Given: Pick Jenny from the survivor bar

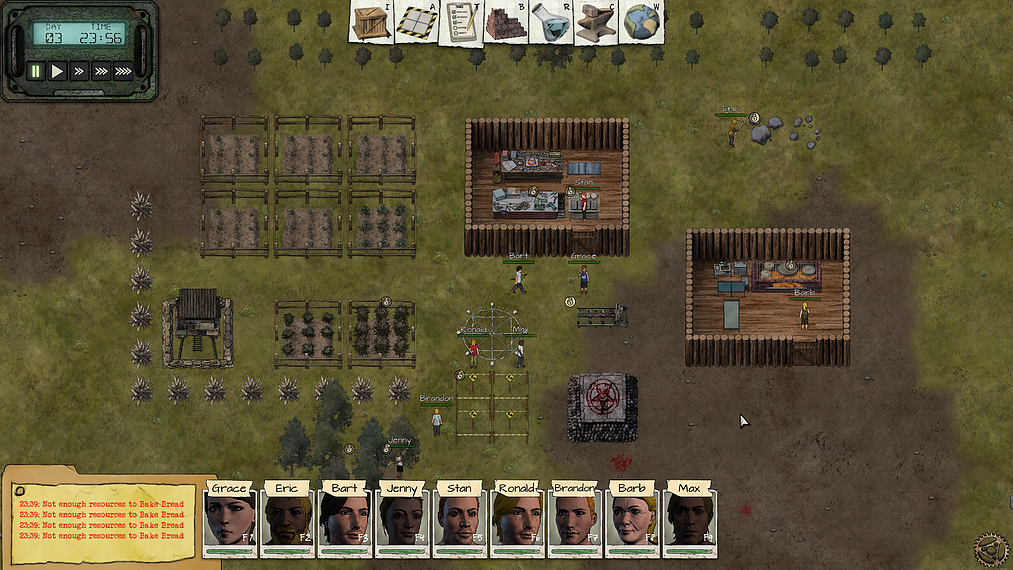Looking at the screenshot, I should tap(402, 519).
